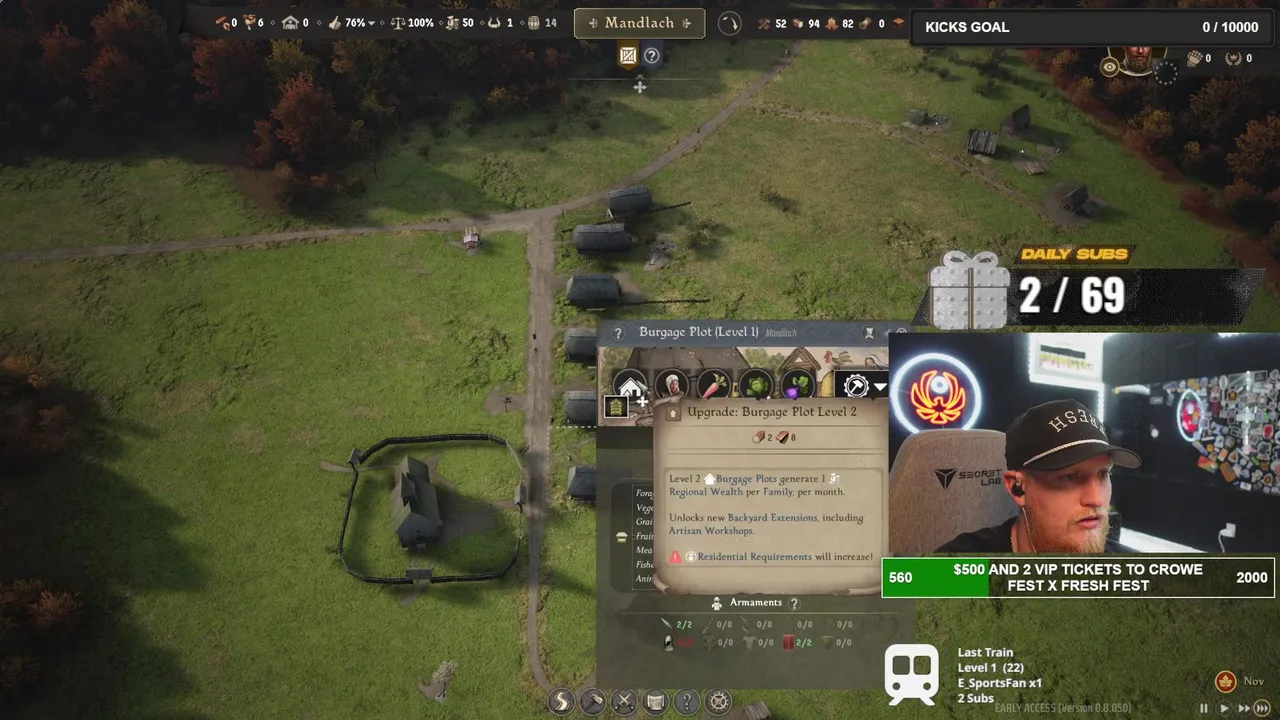1280x720 pixels.
Task: Set game speed to normal play
Action: pos(1224,708)
